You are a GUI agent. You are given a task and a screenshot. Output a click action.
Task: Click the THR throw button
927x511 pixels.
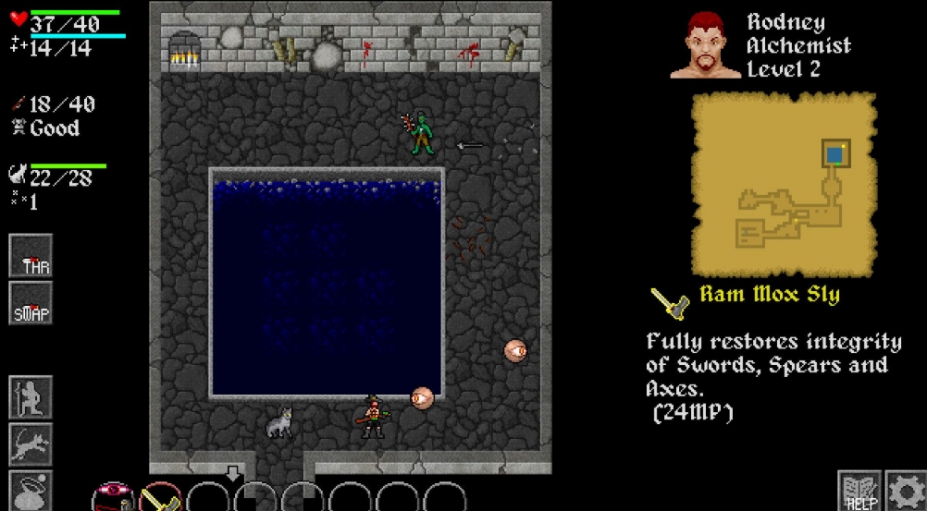coord(30,256)
